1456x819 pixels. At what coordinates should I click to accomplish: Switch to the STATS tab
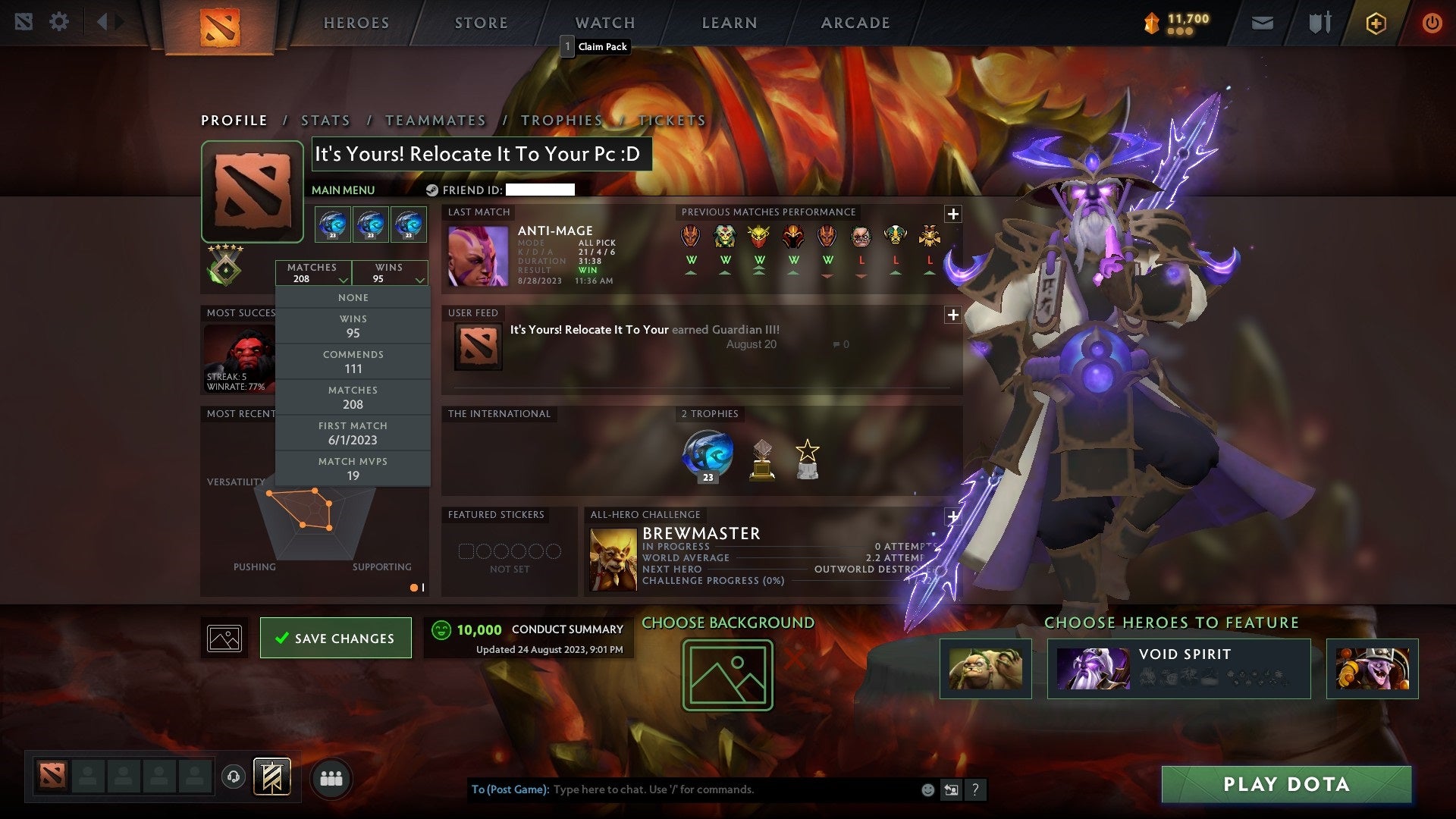pos(325,120)
